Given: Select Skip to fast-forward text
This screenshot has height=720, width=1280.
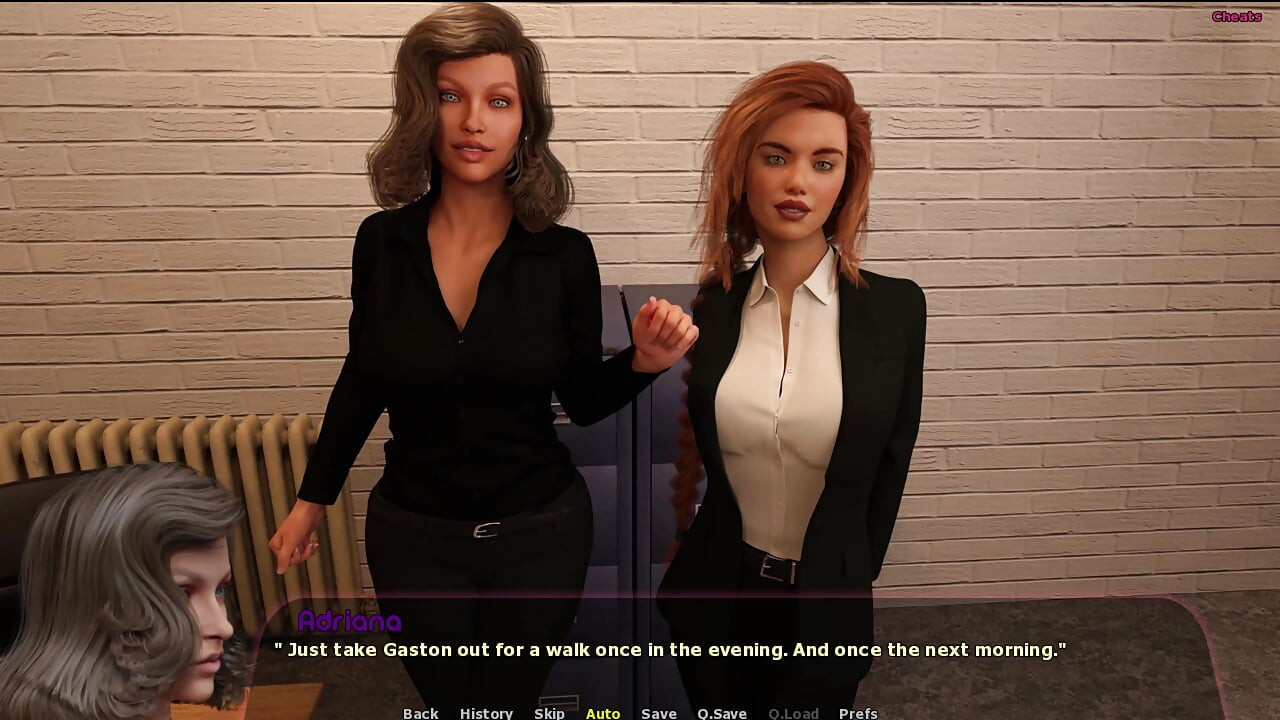Looking at the screenshot, I should [x=550, y=713].
